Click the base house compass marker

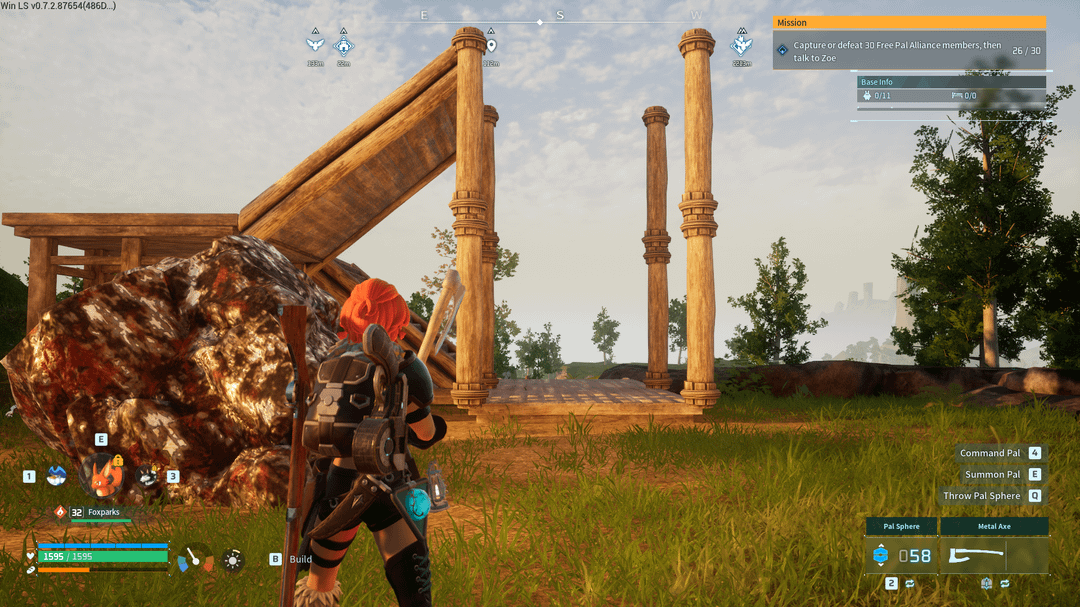[x=343, y=45]
